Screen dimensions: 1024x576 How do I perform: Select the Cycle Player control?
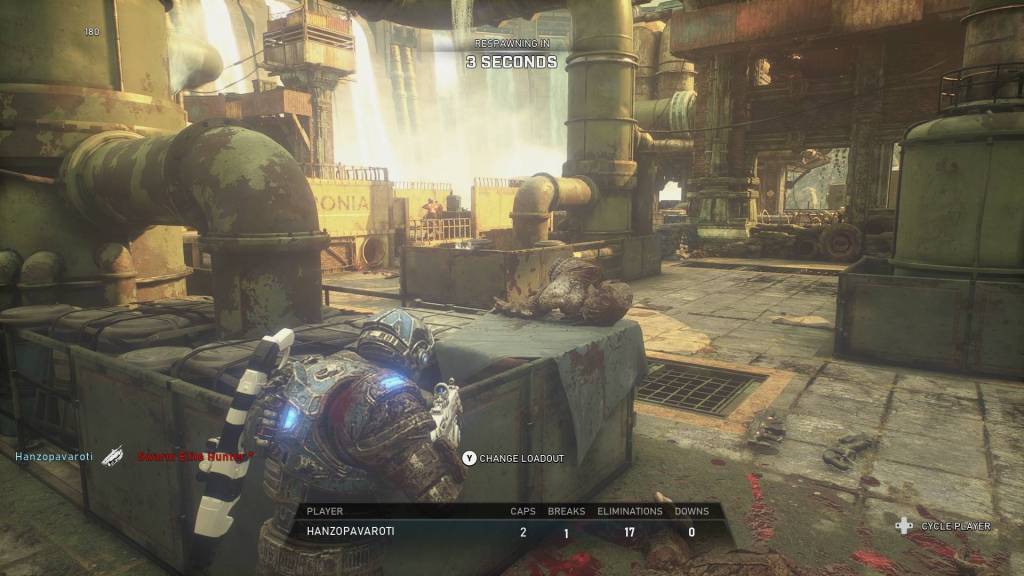click(943, 525)
